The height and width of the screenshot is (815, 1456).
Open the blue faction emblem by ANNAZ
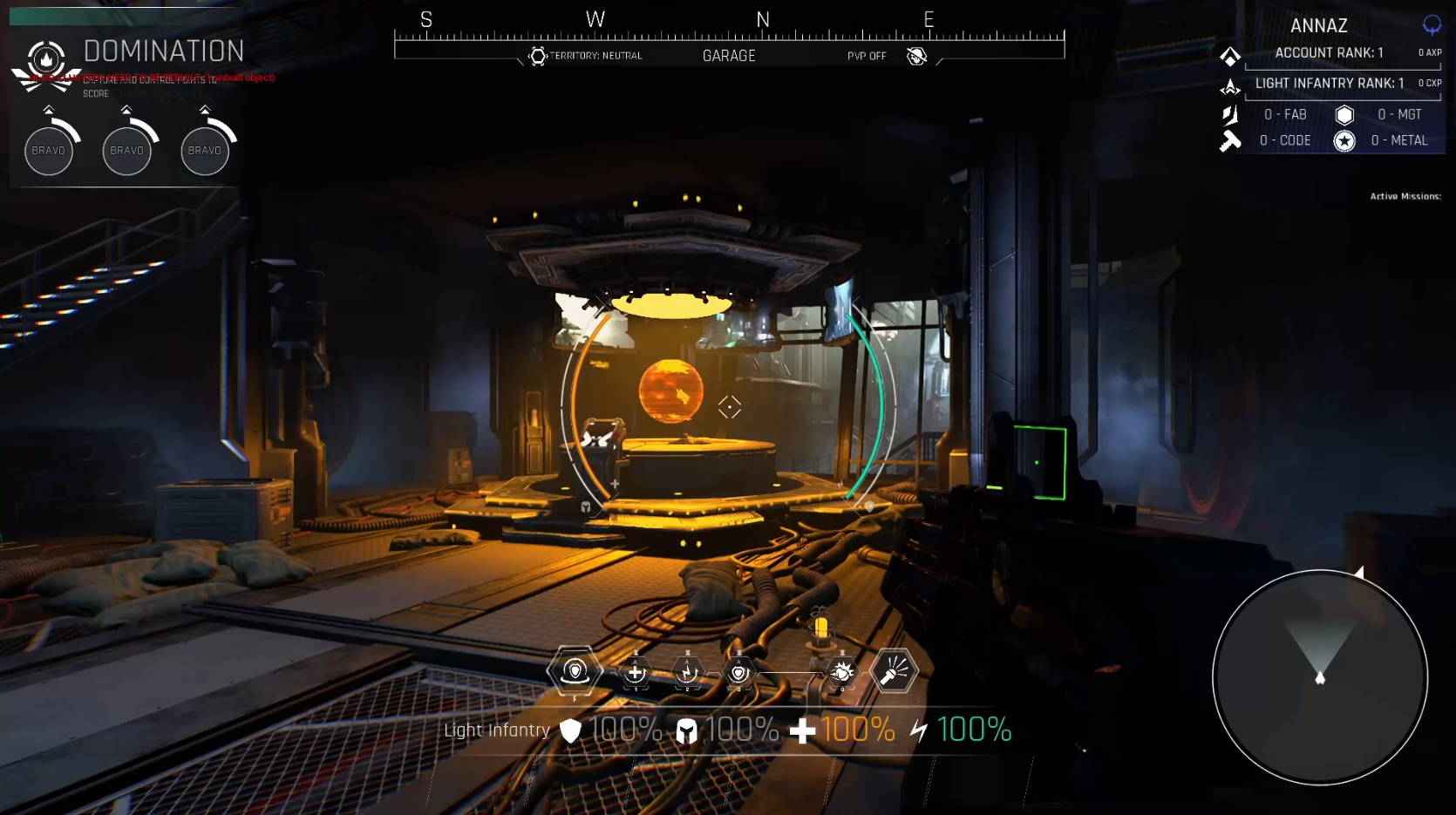click(x=1432, y=25)
